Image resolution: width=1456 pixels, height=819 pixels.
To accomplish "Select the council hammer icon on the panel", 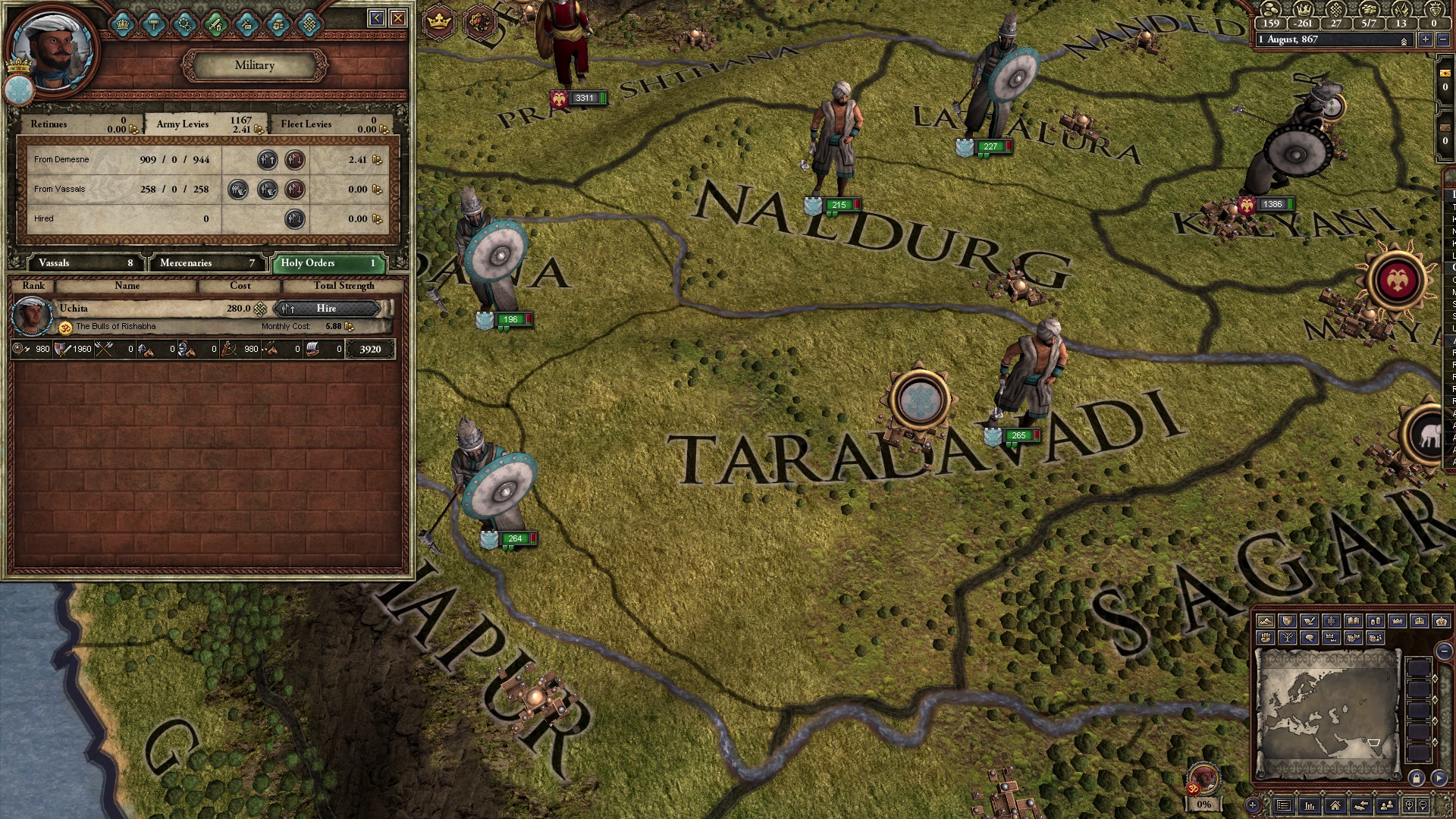I will [x=153, y=24].
